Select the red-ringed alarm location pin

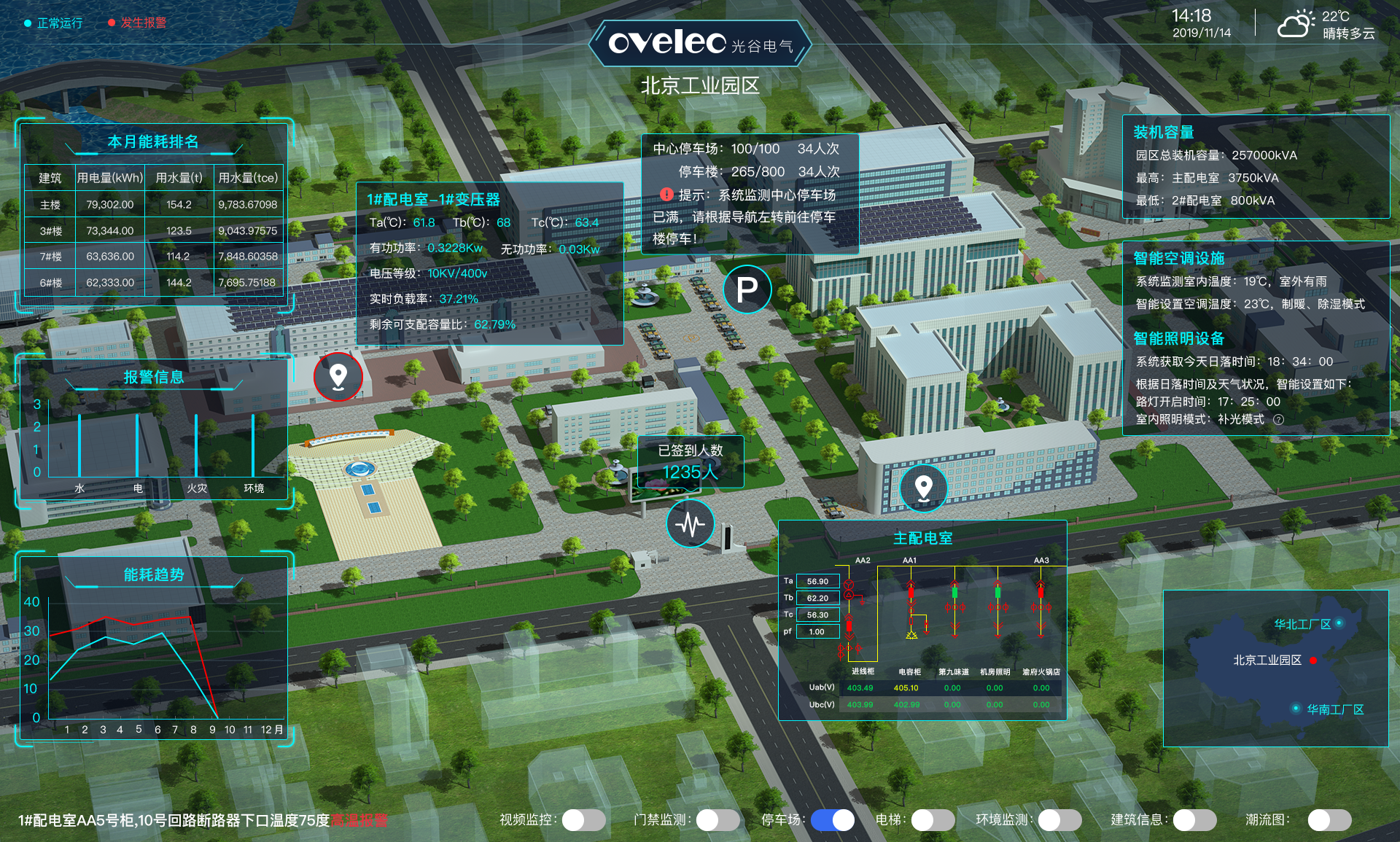(x=338, y=376)
